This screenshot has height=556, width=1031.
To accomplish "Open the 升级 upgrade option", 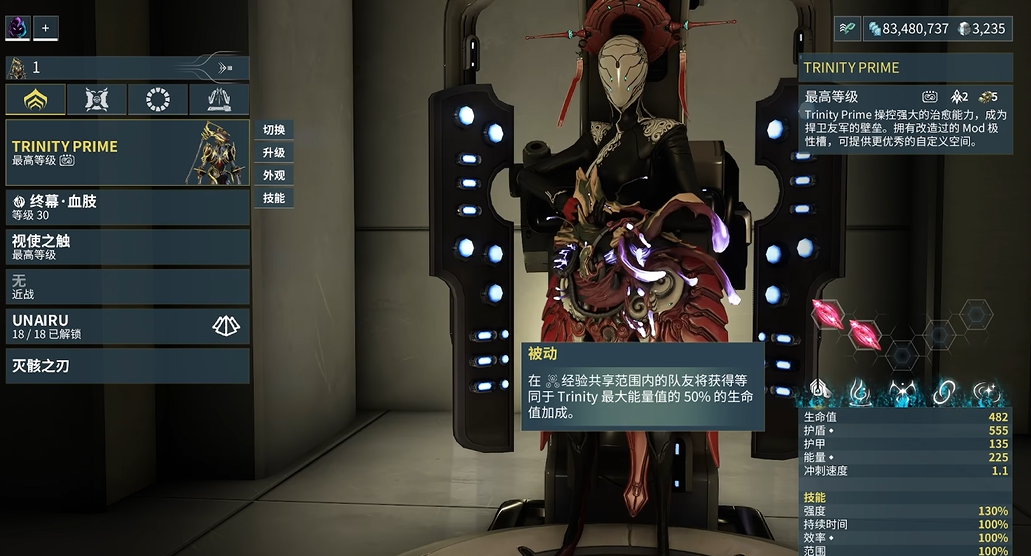I will click(273, 153).
